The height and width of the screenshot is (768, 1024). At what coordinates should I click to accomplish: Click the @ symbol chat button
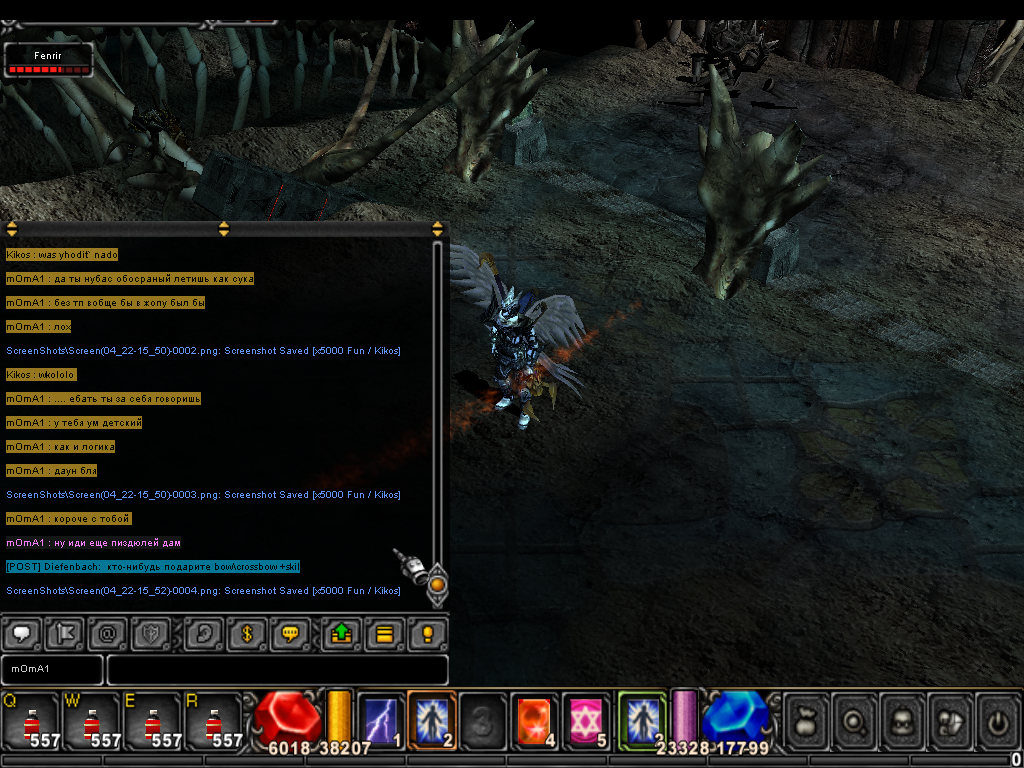tap(106, 634)
